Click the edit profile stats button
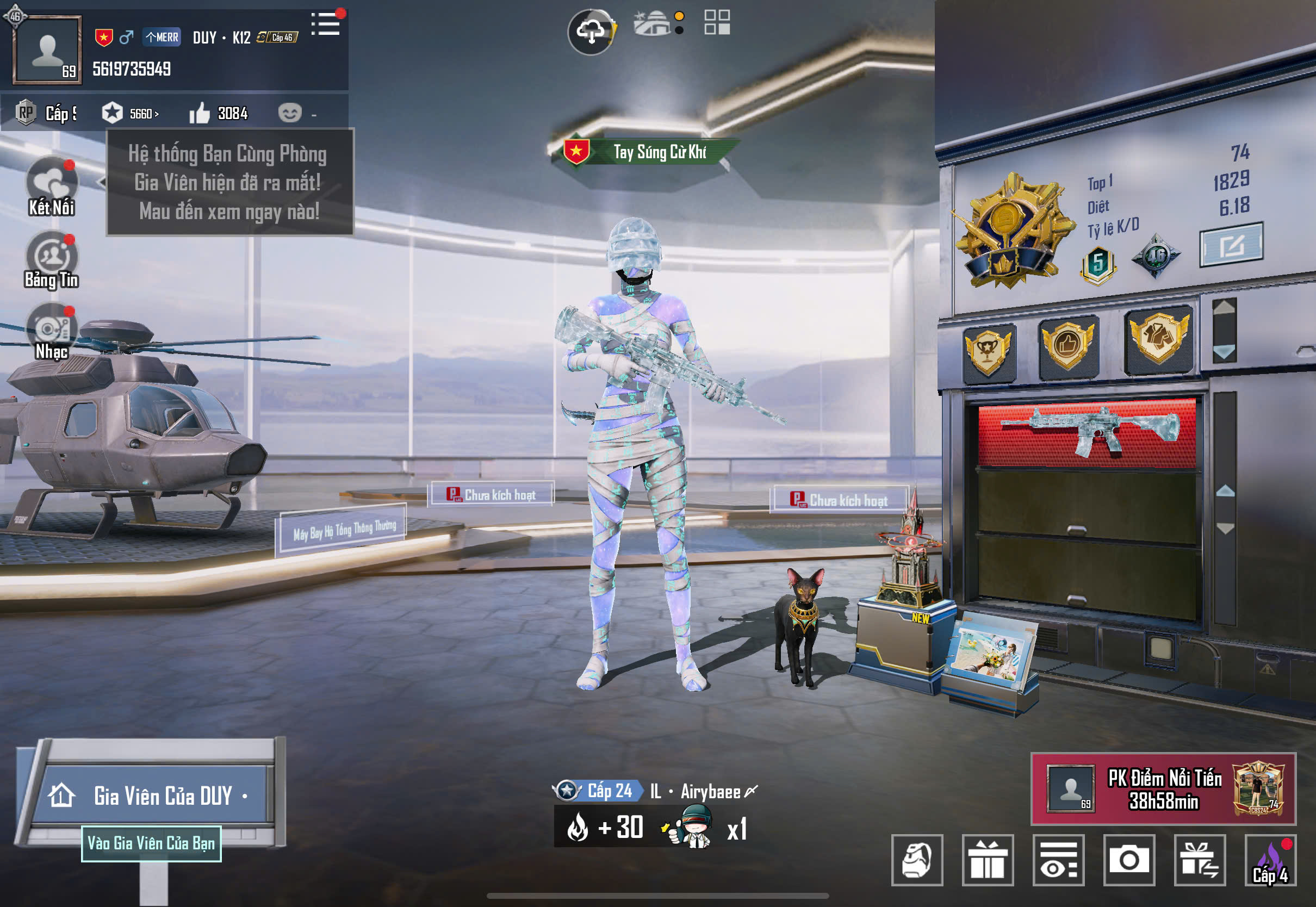Viewport: 1316px width, 907px height. point(1231,245)
